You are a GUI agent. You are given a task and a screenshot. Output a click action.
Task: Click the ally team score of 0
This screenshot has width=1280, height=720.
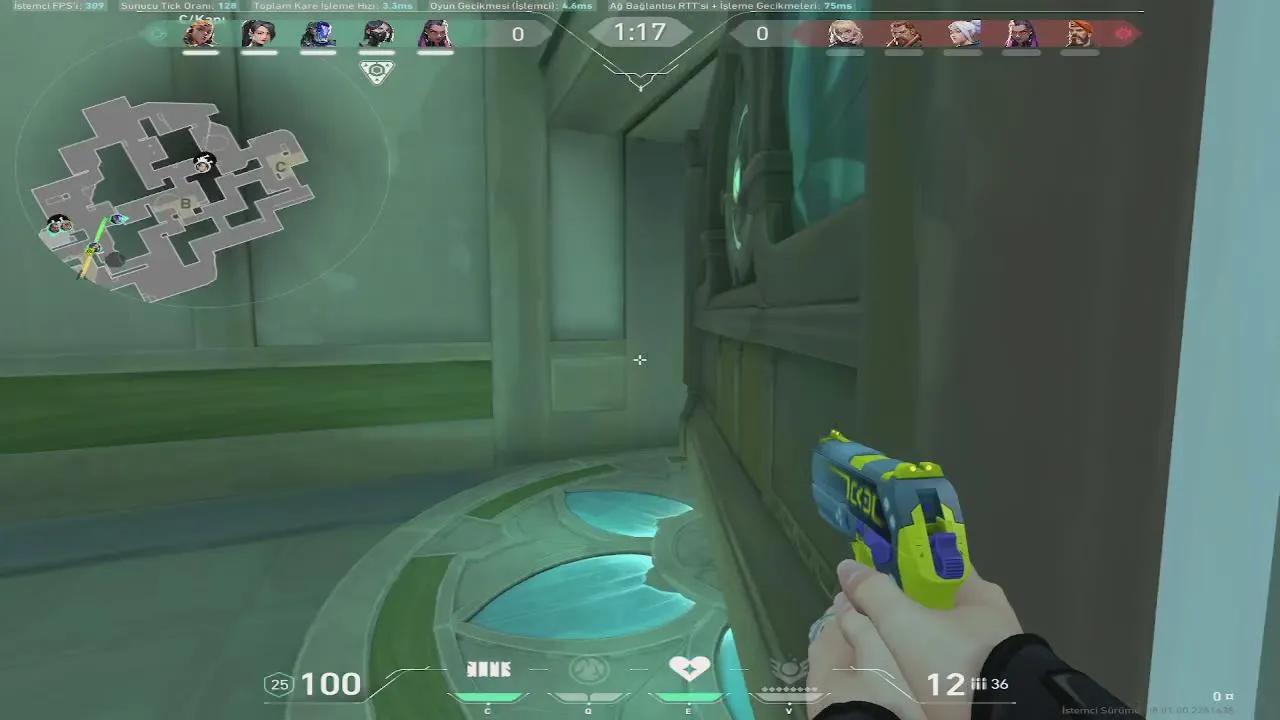[x=518, y=33]
